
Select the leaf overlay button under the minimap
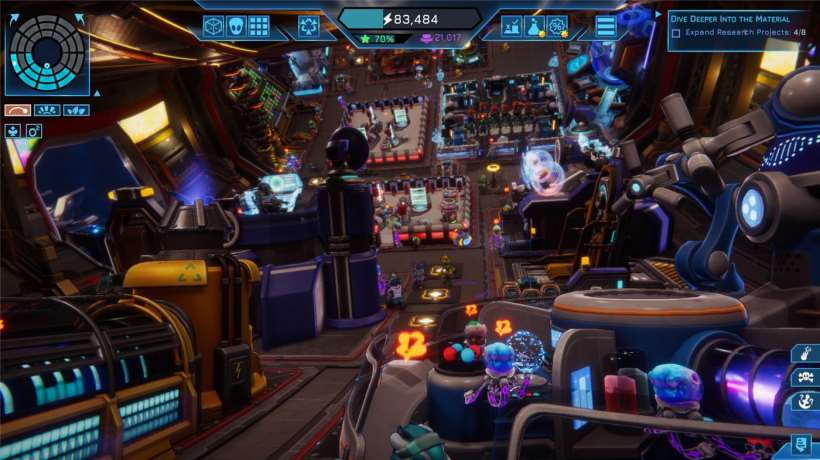tap(76, 110)
